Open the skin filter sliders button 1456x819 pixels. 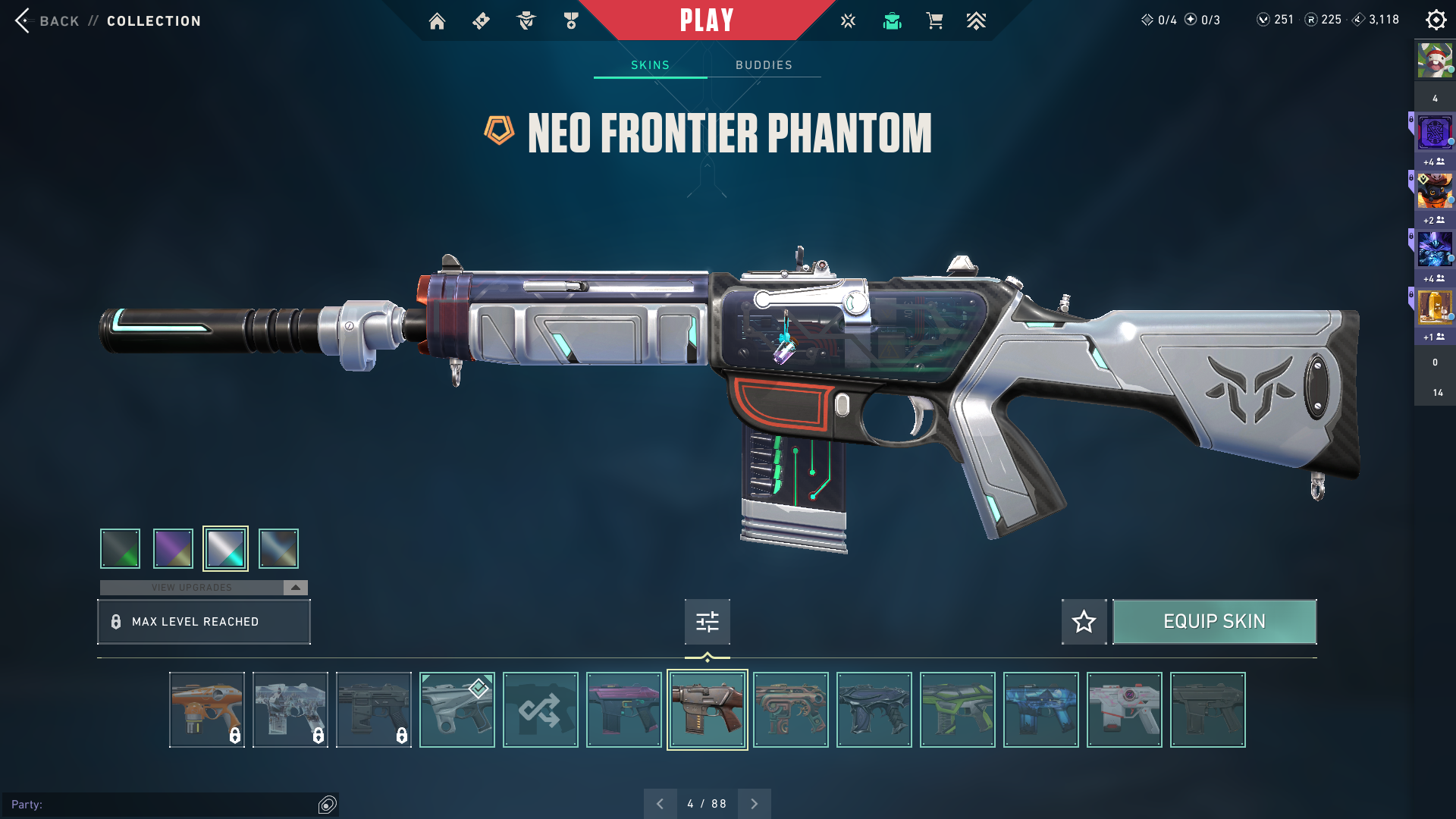(x=707, y=622)
